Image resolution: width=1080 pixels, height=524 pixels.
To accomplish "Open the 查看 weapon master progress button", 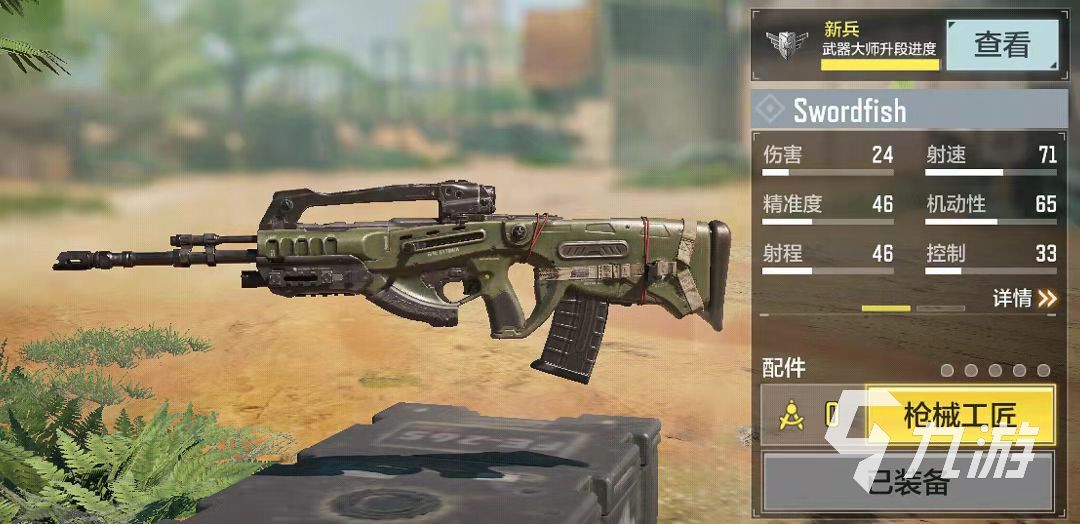I will [1002, 45].
